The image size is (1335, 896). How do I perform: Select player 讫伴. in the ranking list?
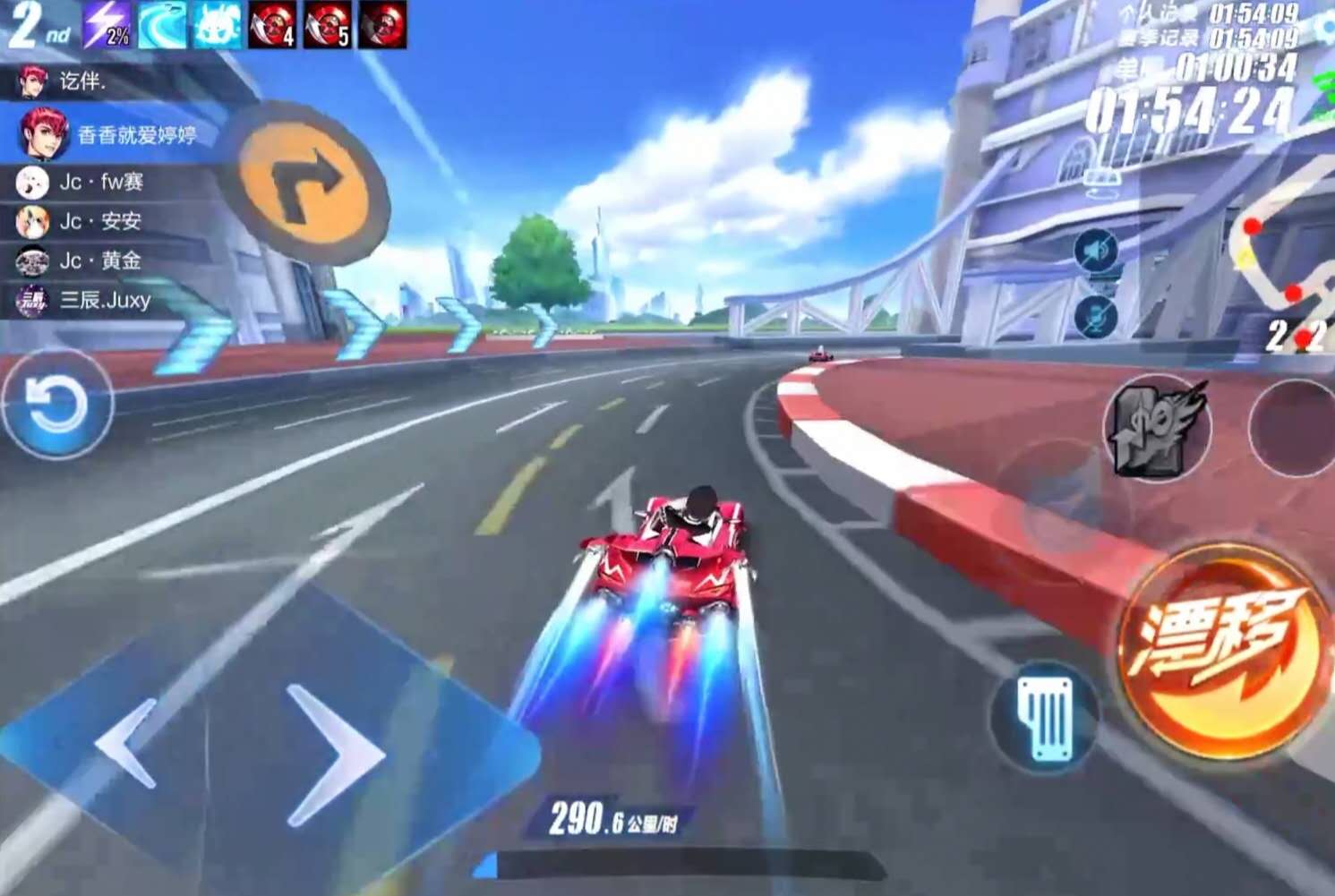(81, 82)
